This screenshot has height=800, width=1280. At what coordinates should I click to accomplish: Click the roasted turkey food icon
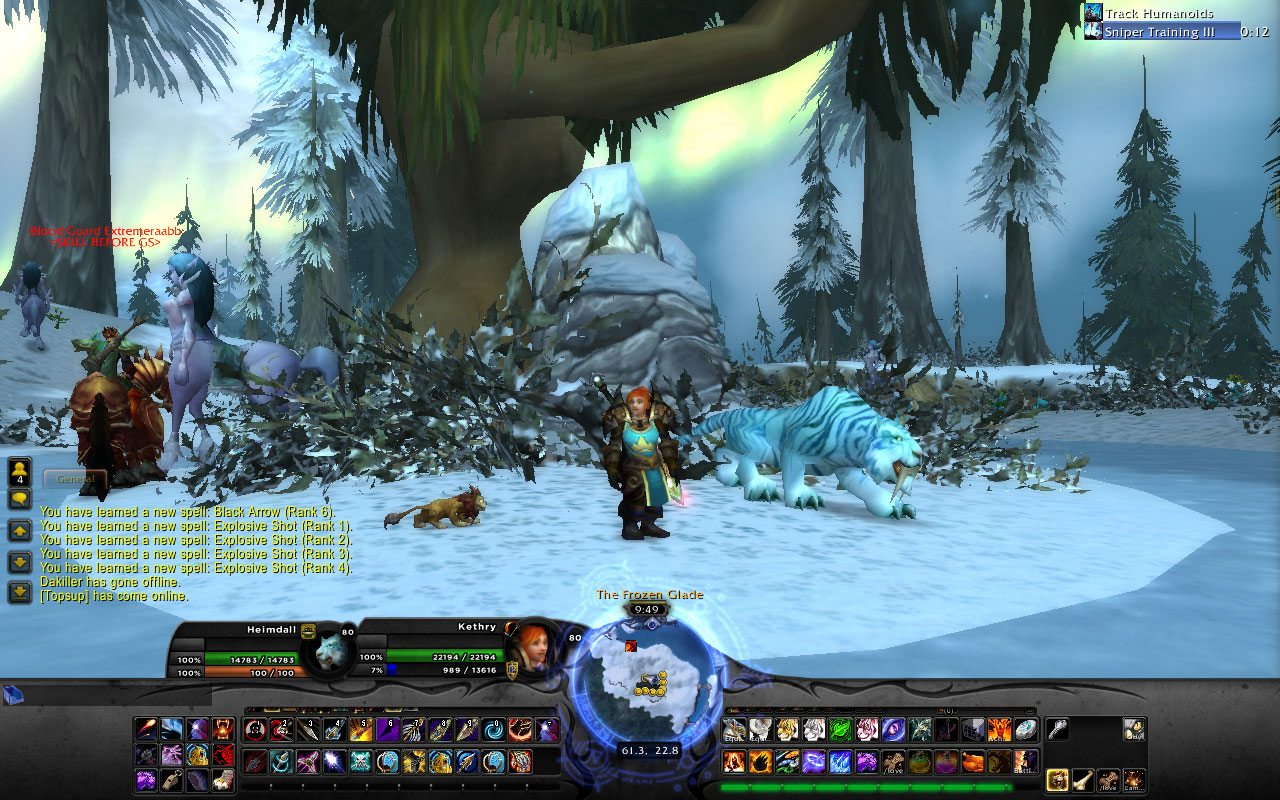pos(971,762)
